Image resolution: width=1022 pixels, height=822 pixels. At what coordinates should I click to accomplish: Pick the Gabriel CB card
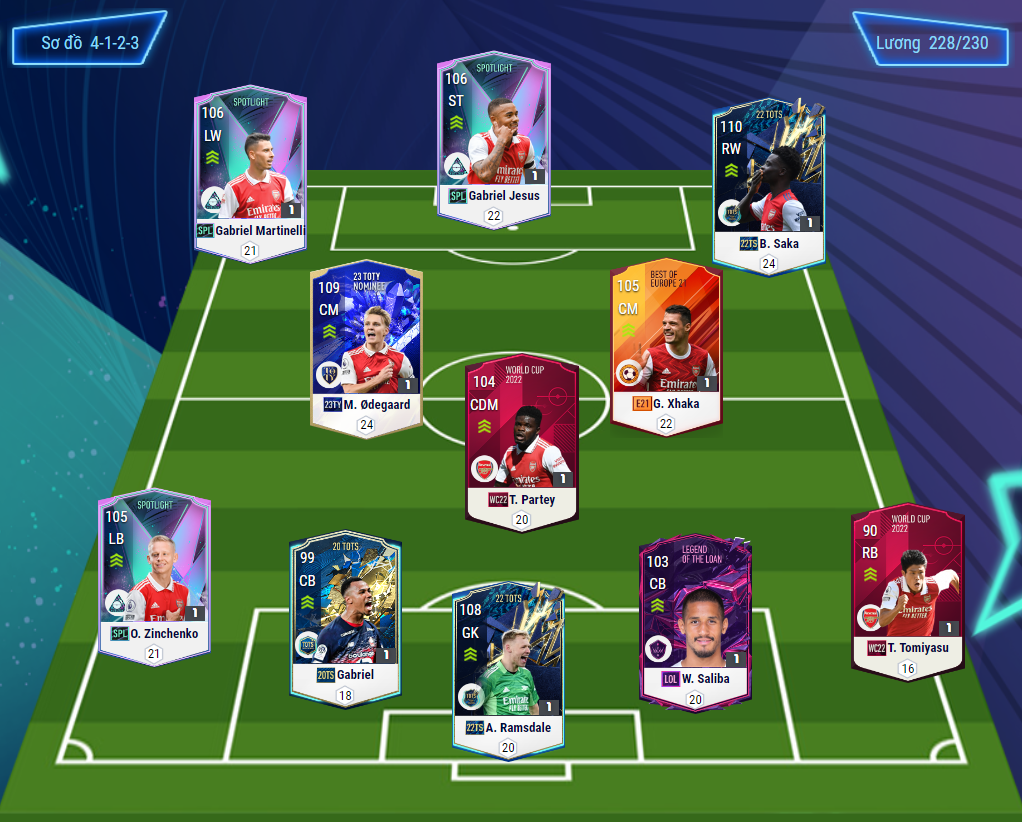(345, 615)
